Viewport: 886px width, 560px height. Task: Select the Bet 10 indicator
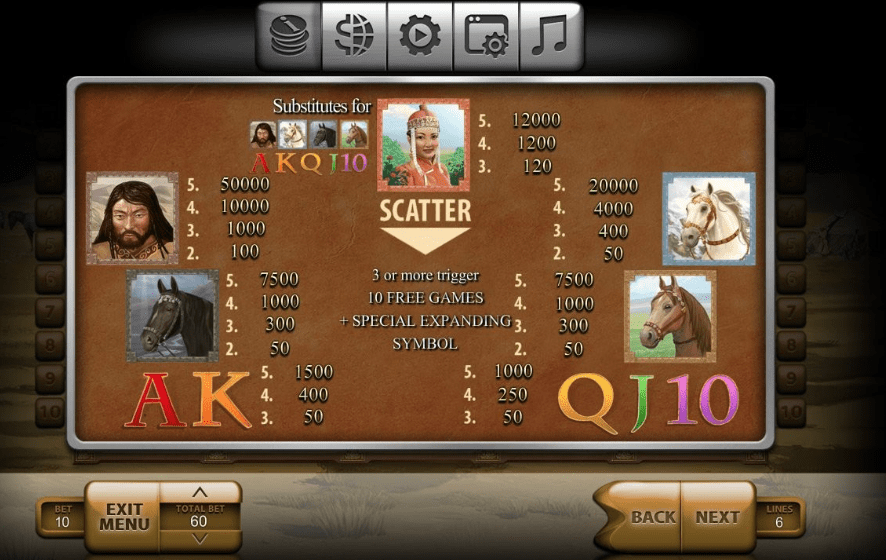click(x=62, y=517)
